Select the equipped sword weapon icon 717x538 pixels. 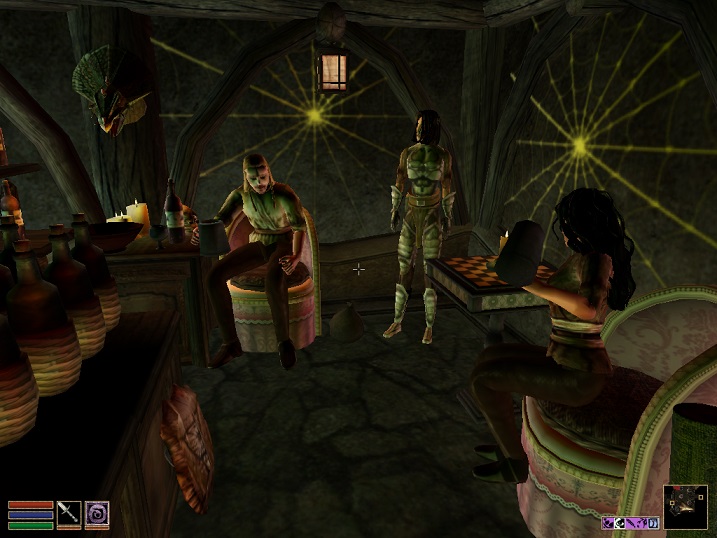[x=69, y=513]
